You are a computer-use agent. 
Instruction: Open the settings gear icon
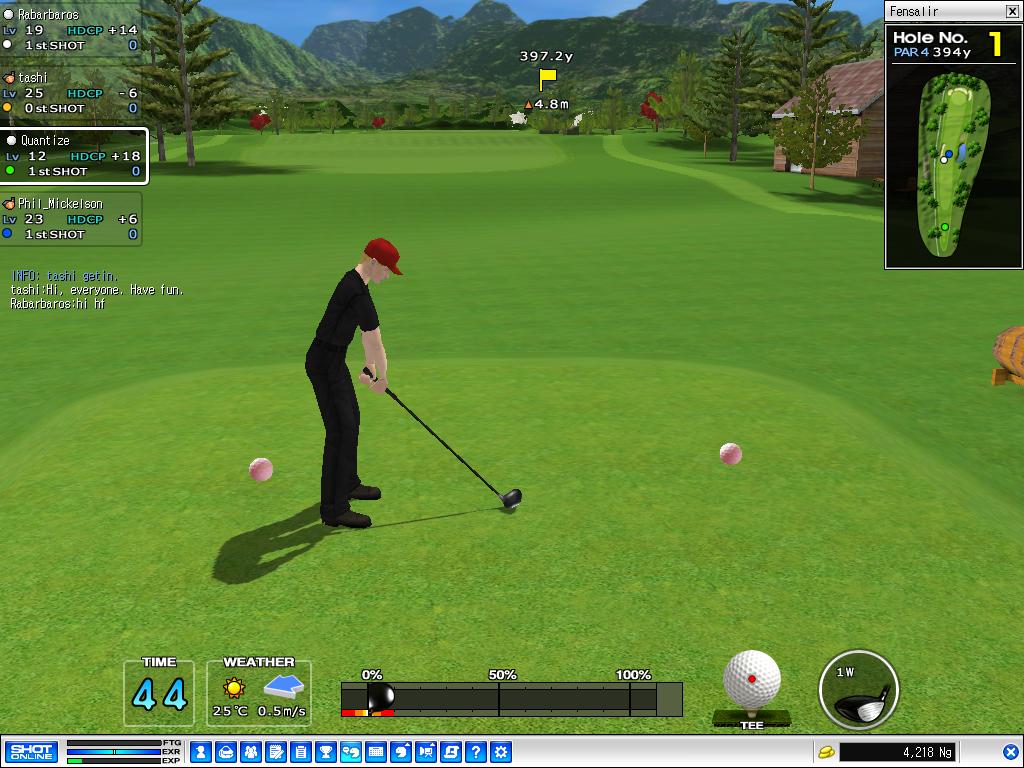(501, 751)
